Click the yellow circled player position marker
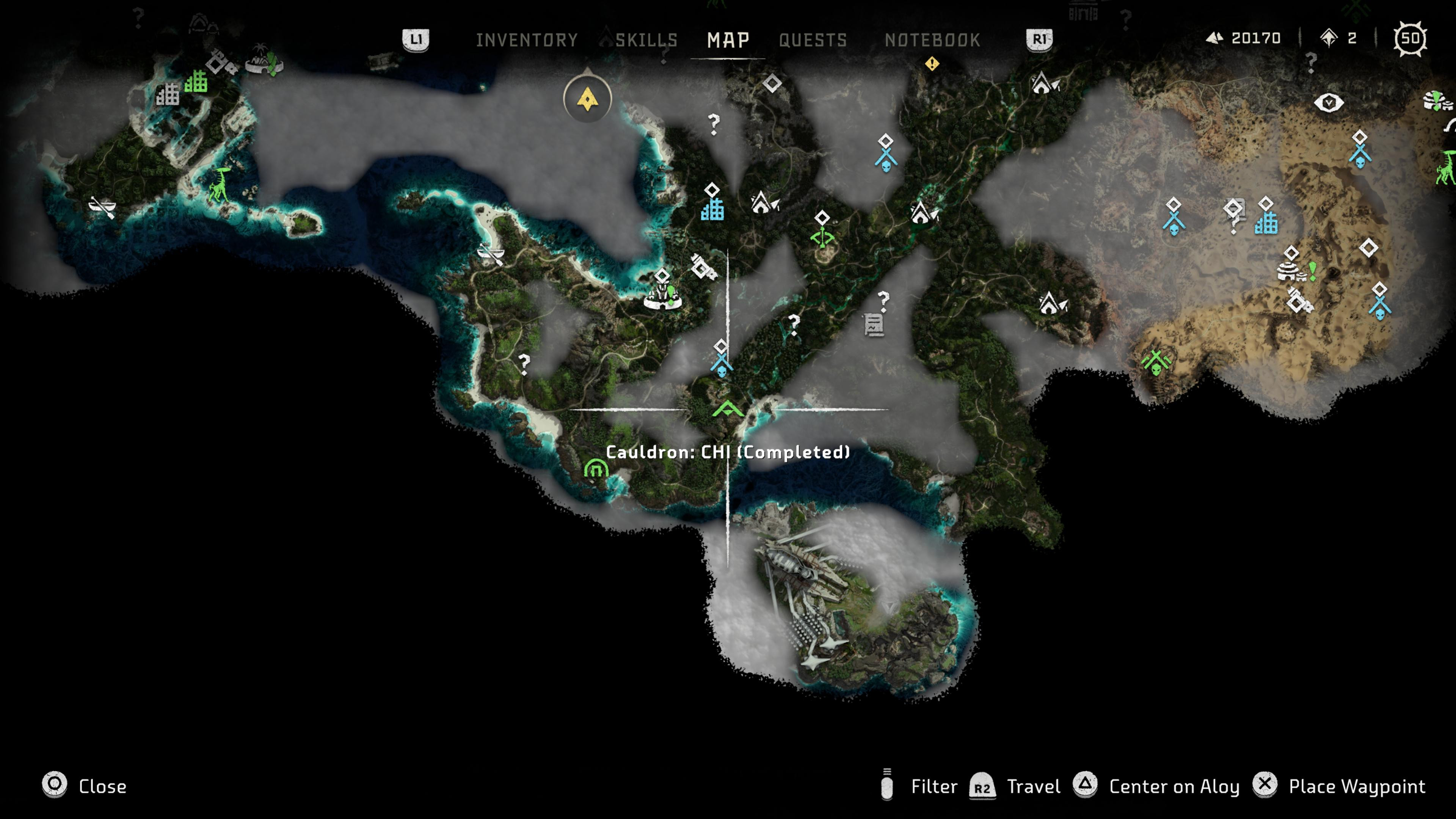Image resolution: width=1456 pixels, height=819 pixels. point(587,99)
